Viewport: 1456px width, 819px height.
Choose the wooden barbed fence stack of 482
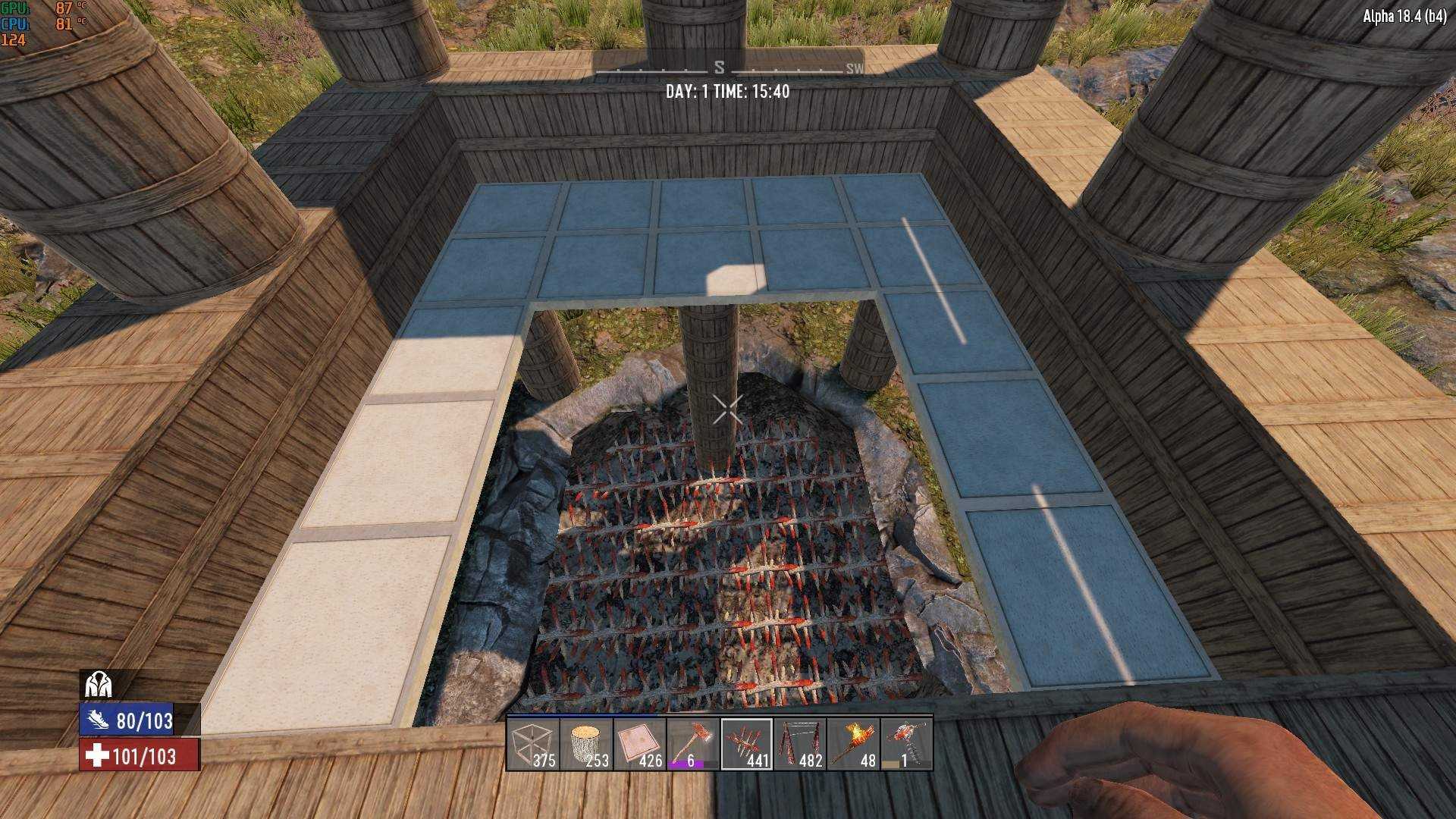click(x=800, y=745)
